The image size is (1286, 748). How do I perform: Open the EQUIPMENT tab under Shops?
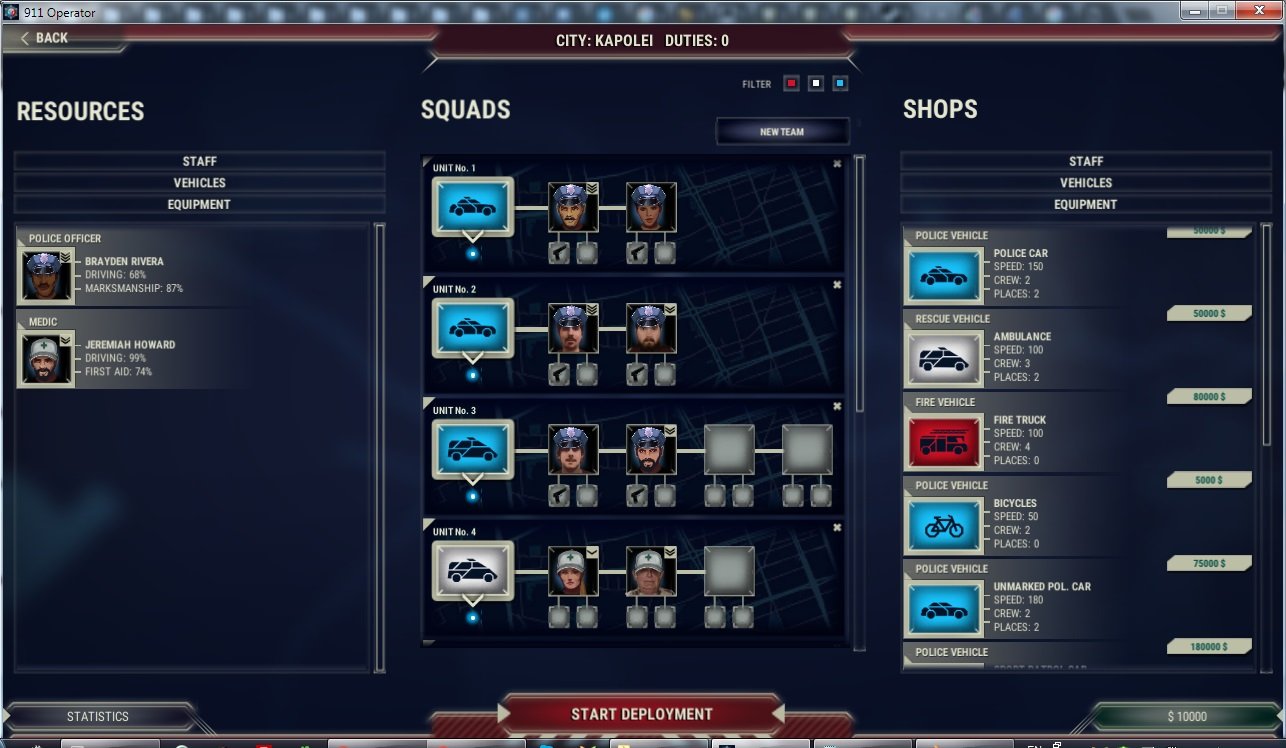point(1086,204)
